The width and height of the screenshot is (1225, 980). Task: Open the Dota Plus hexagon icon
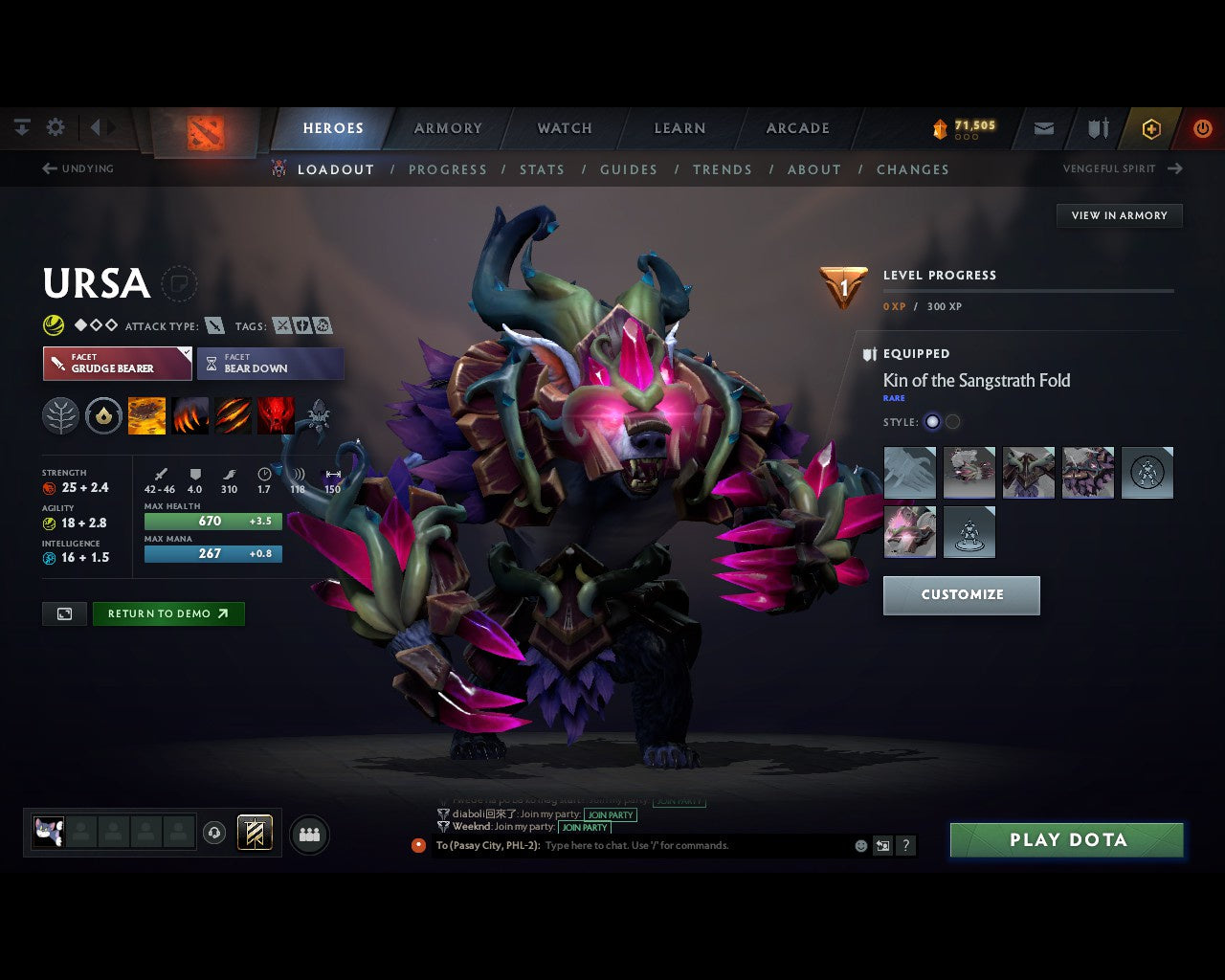[1151, 128]
